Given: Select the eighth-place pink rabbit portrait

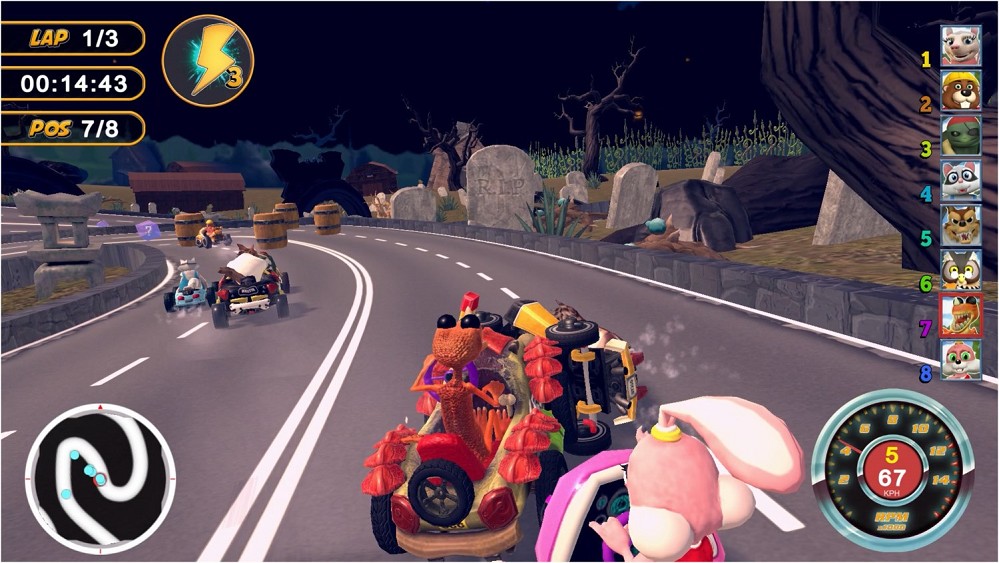Looking at the screenshot, I should tap(960, 361).
